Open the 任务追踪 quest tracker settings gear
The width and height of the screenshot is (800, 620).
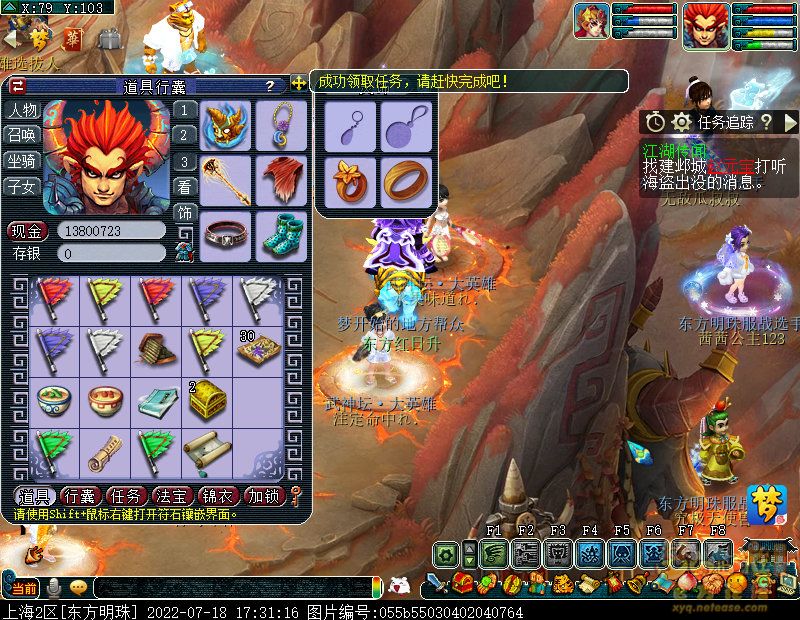[x=683, y=122]
